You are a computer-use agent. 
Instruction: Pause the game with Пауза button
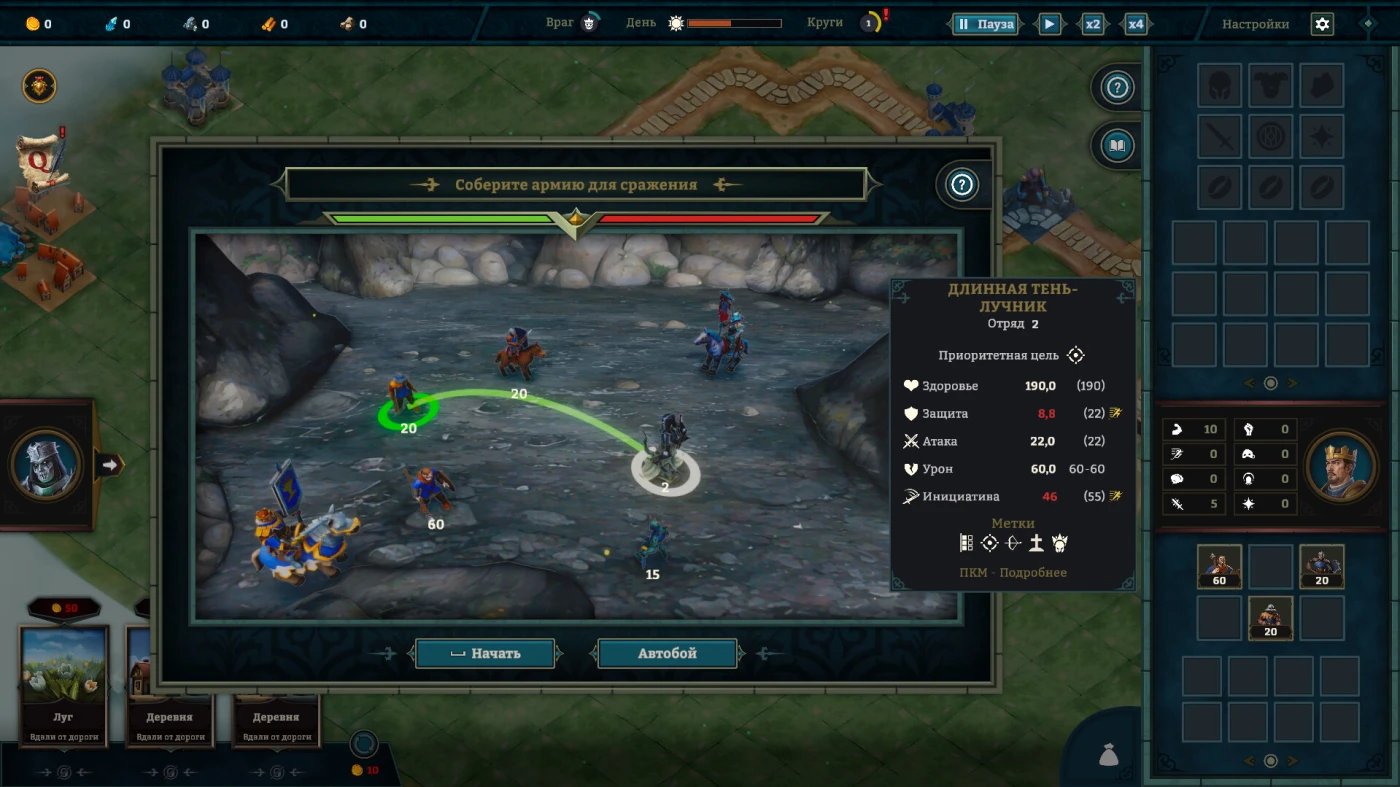[985, 24]
